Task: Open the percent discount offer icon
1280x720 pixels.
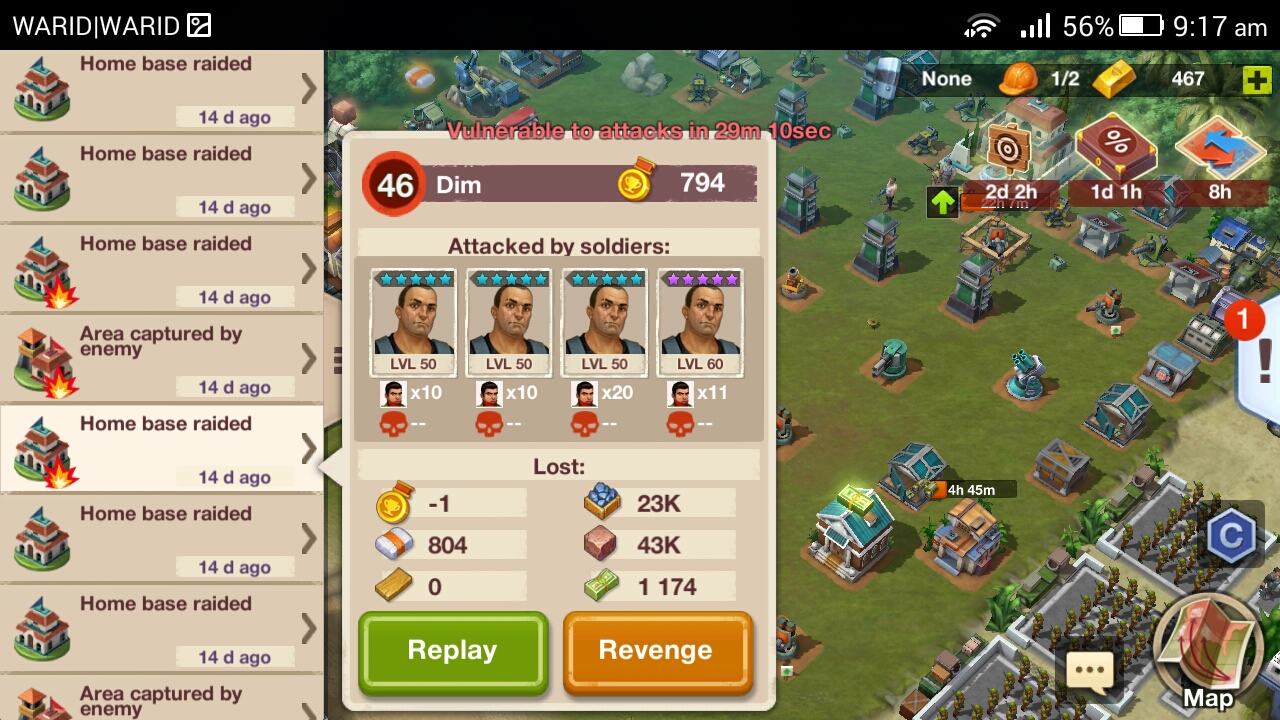Action: pos(1115,147)
